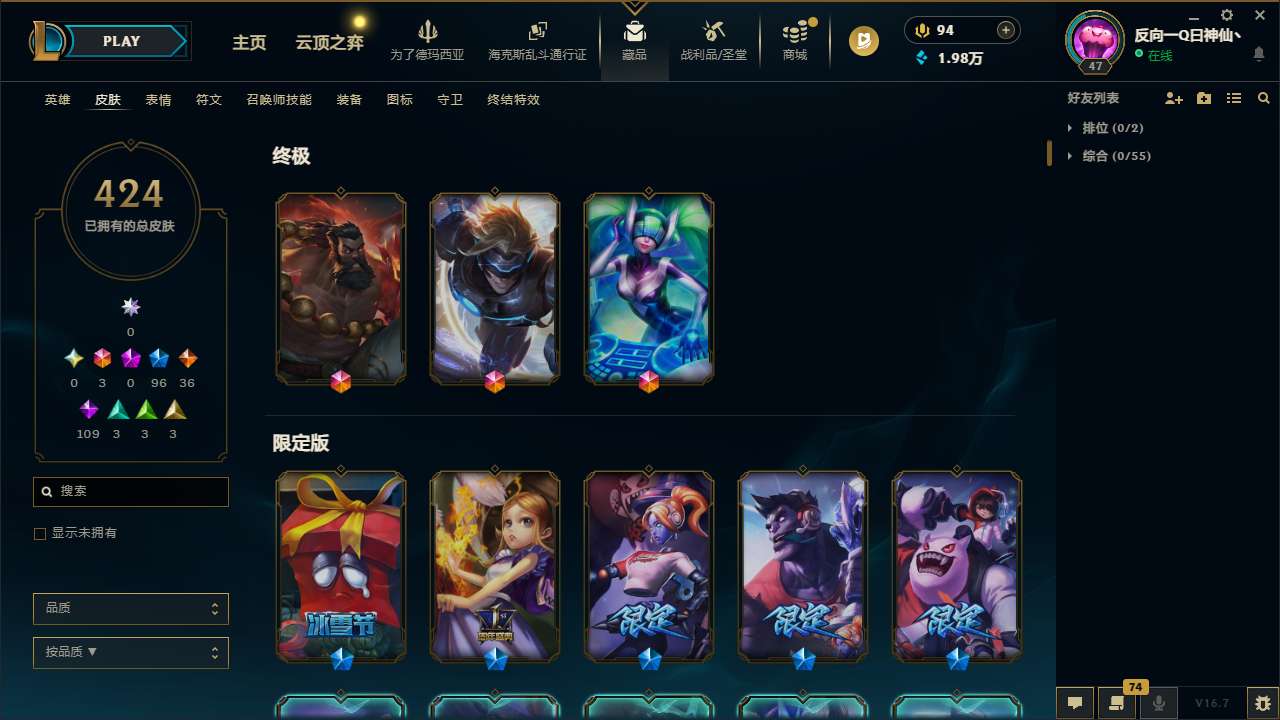Open the 海克斯乱斗通行证 pass icon
The width and height of the screenshot is (1280, 720).
537,40
